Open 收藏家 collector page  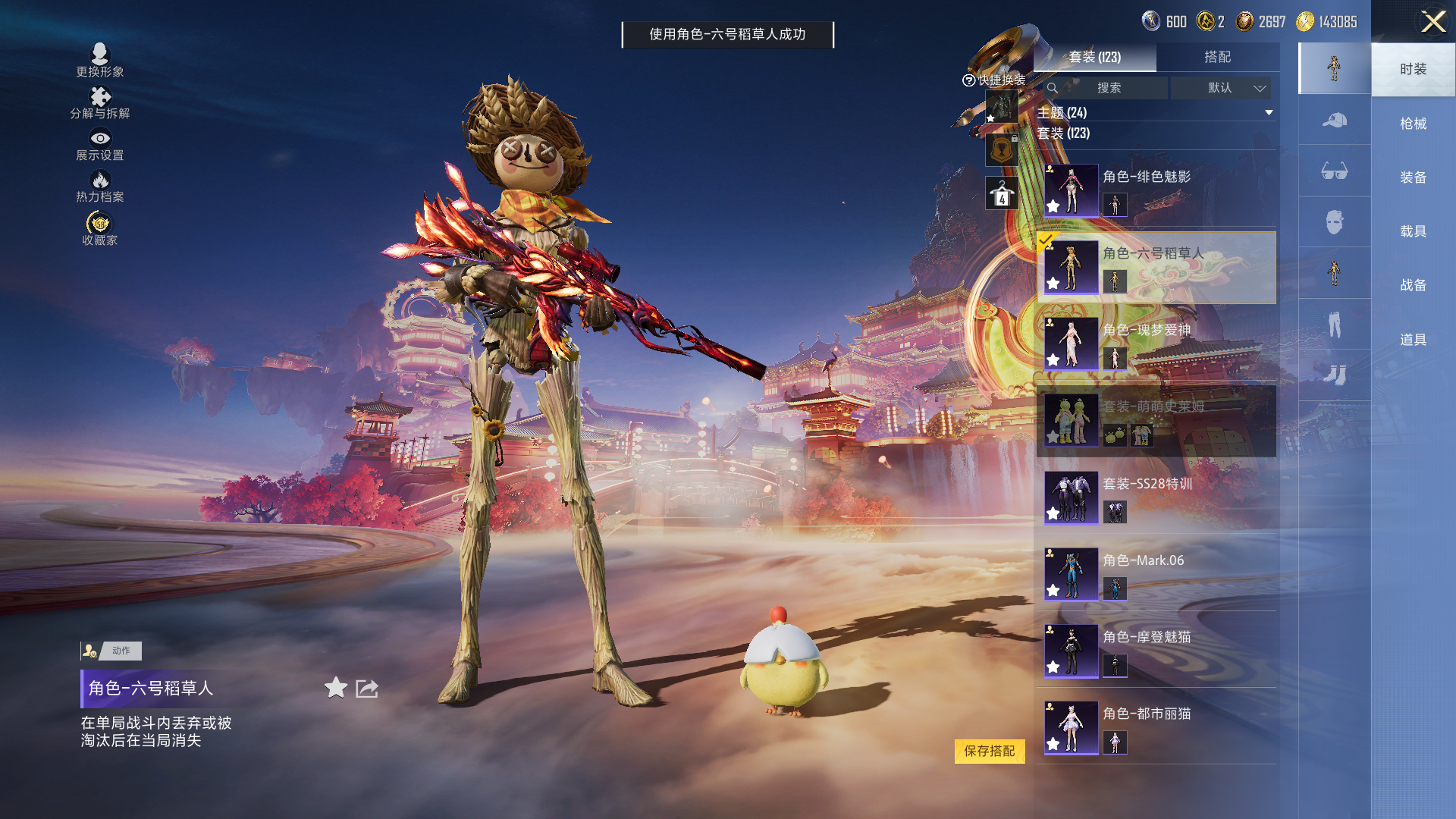point(100,228)
